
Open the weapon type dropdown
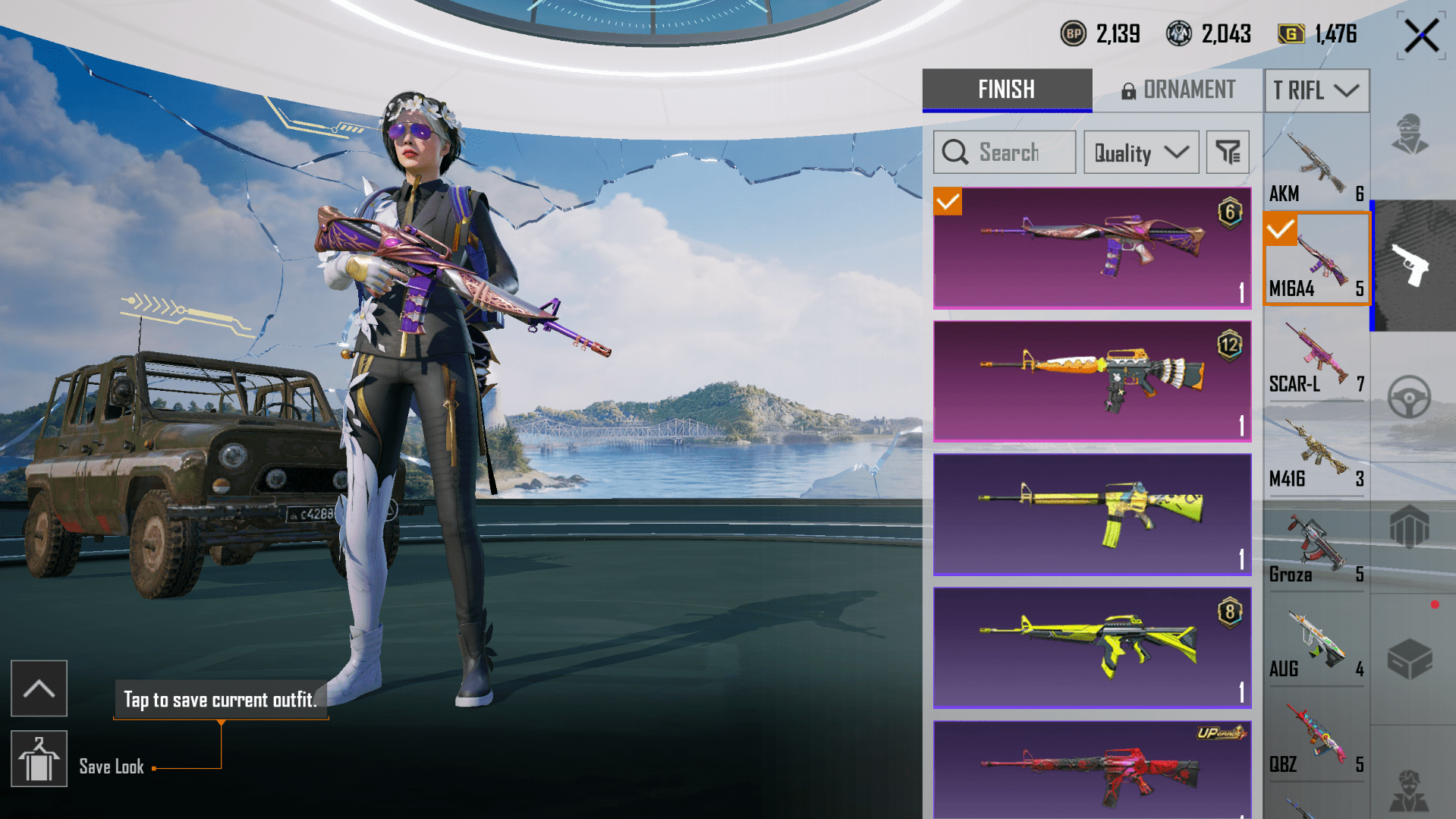pos(1316,91)
